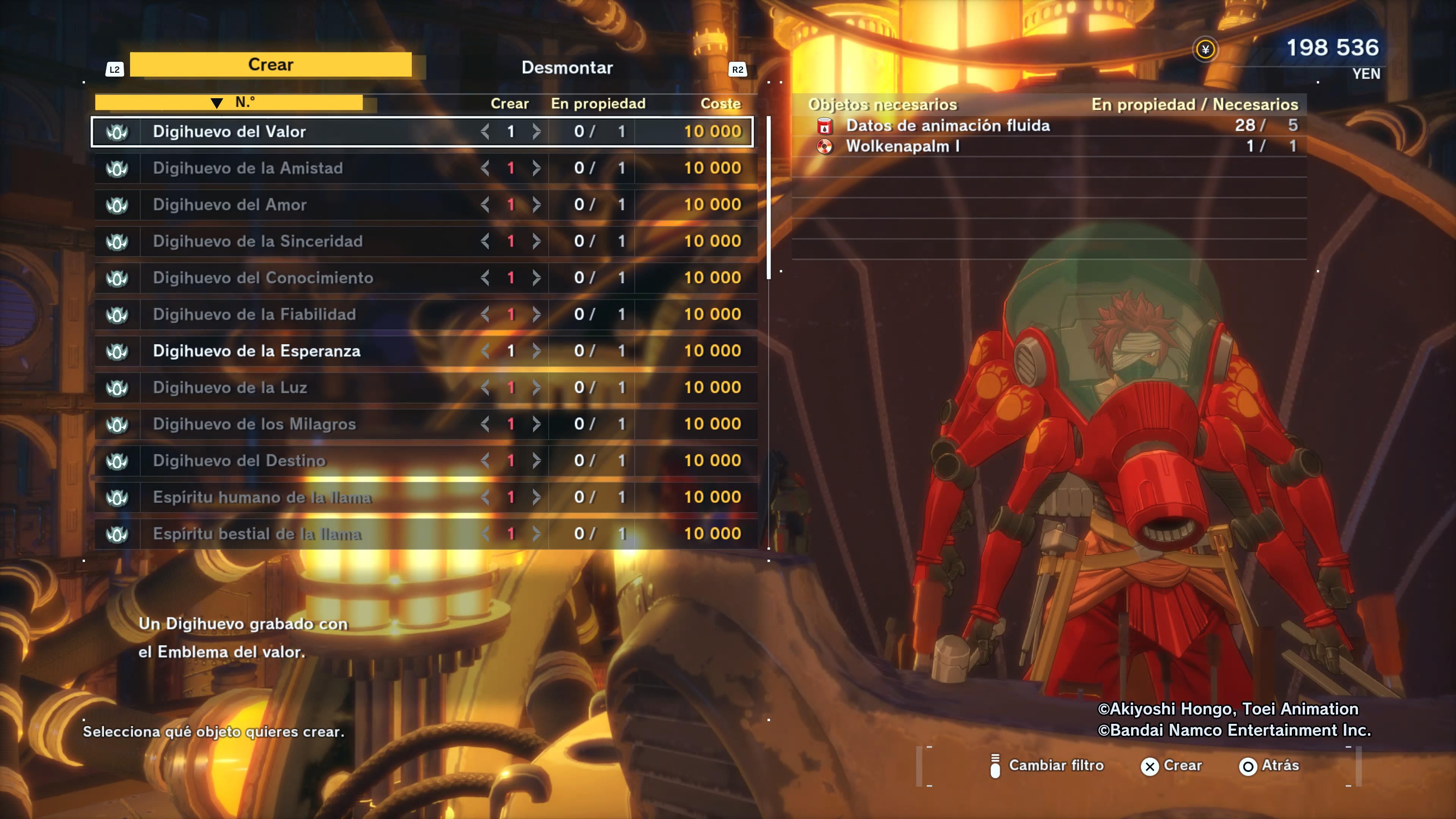Pick Digihuevo de la Esperanza
The image size is (1456, 819).
coord(257,351)
